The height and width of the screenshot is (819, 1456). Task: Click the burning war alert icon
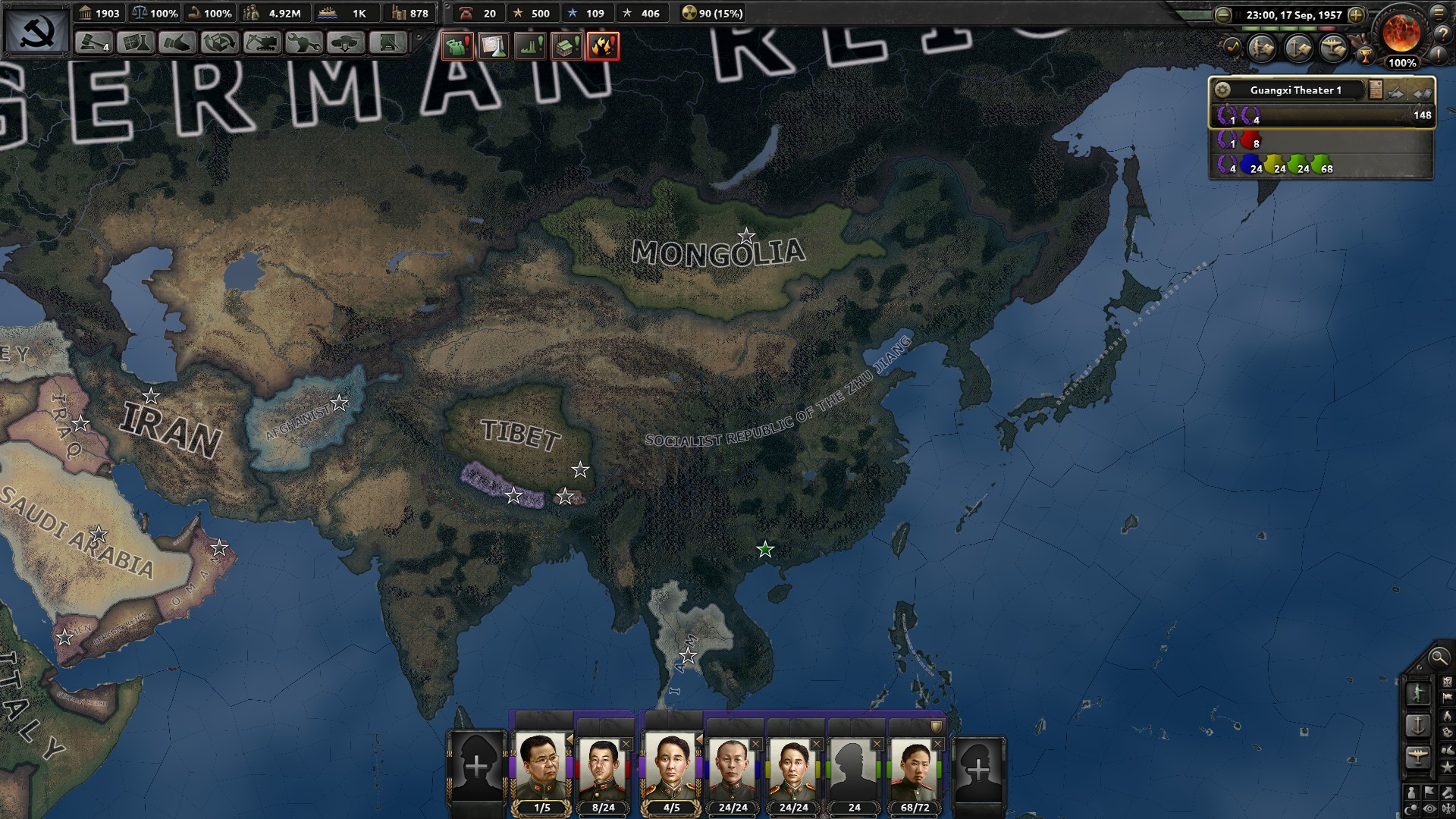[x=603, y=46]
